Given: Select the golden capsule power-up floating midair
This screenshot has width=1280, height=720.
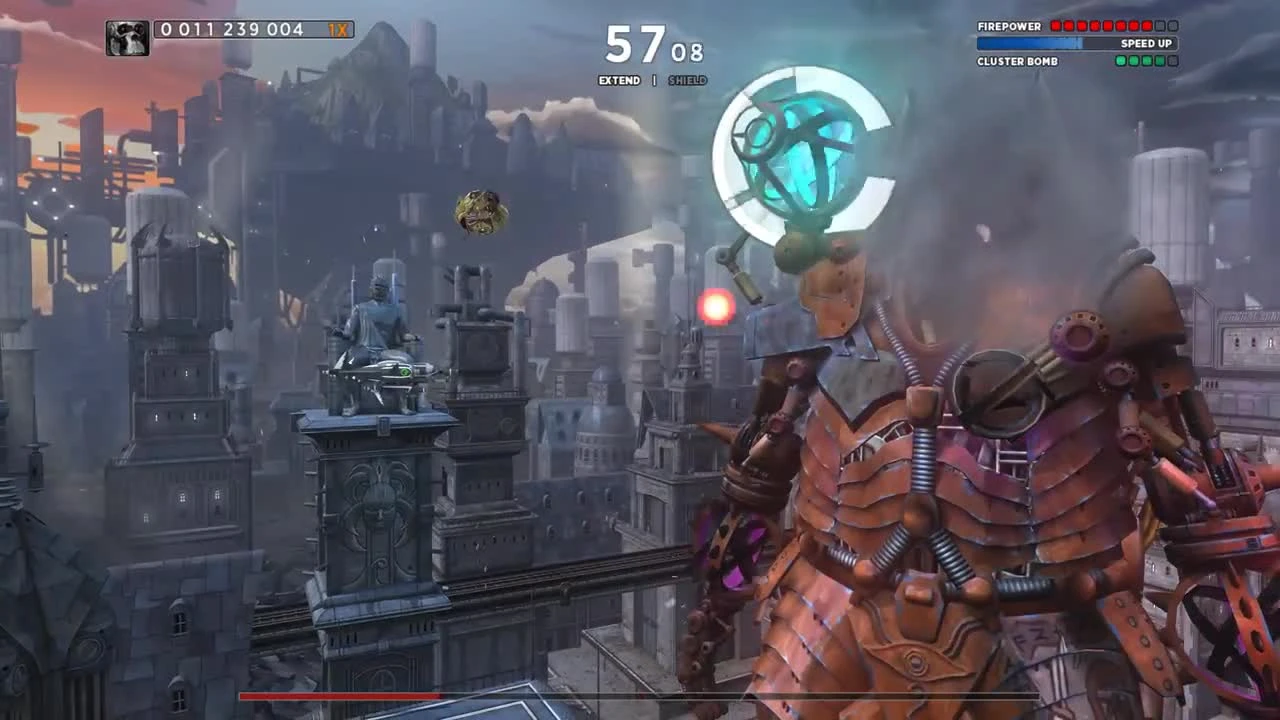Looking at the screenshot, I should point(482,212).
